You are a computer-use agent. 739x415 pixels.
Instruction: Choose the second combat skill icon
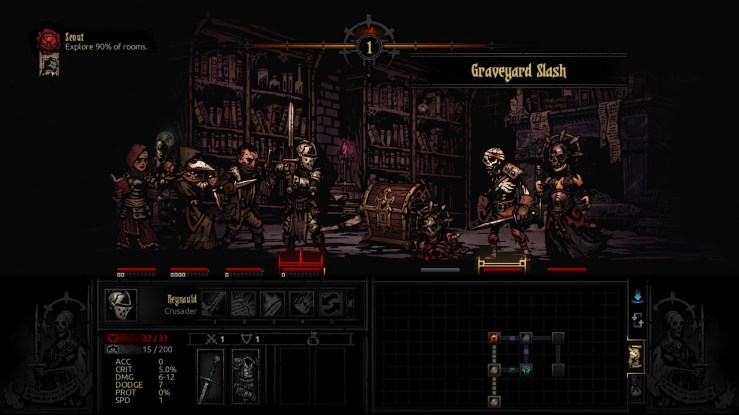(245, 304)
